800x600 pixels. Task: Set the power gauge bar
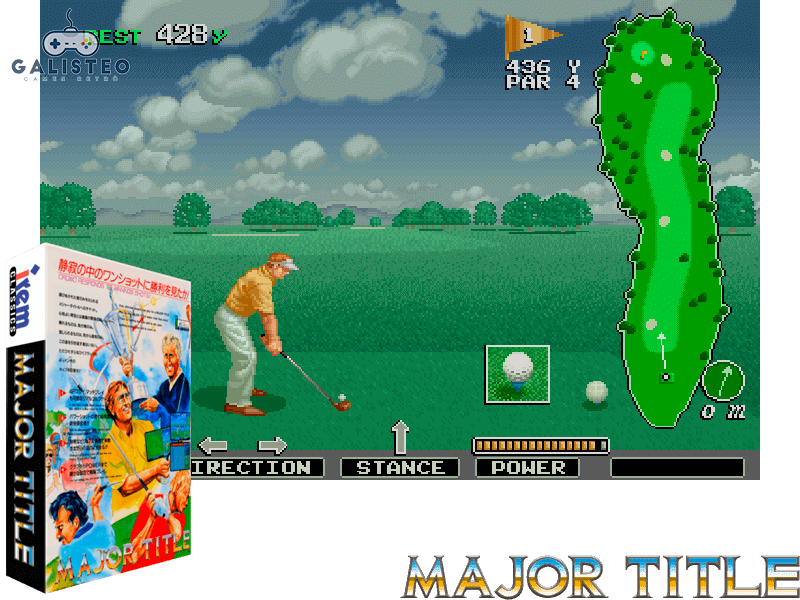(540, 444)
